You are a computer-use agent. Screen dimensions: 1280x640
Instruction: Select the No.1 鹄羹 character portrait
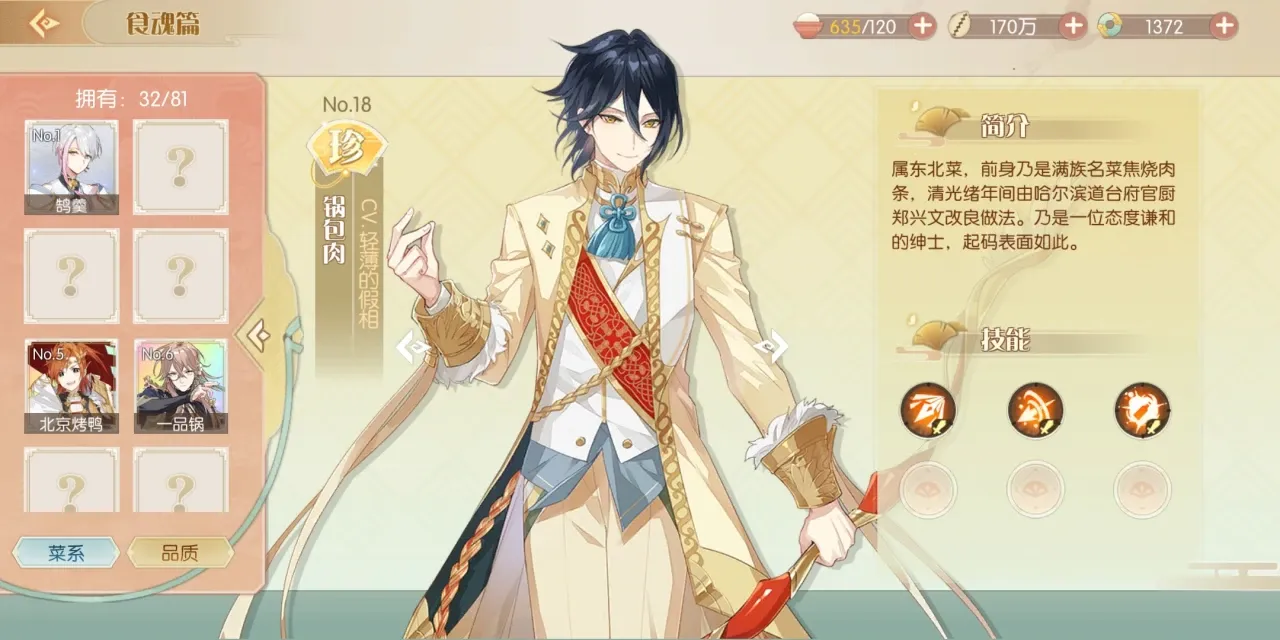tap(71, 167)
